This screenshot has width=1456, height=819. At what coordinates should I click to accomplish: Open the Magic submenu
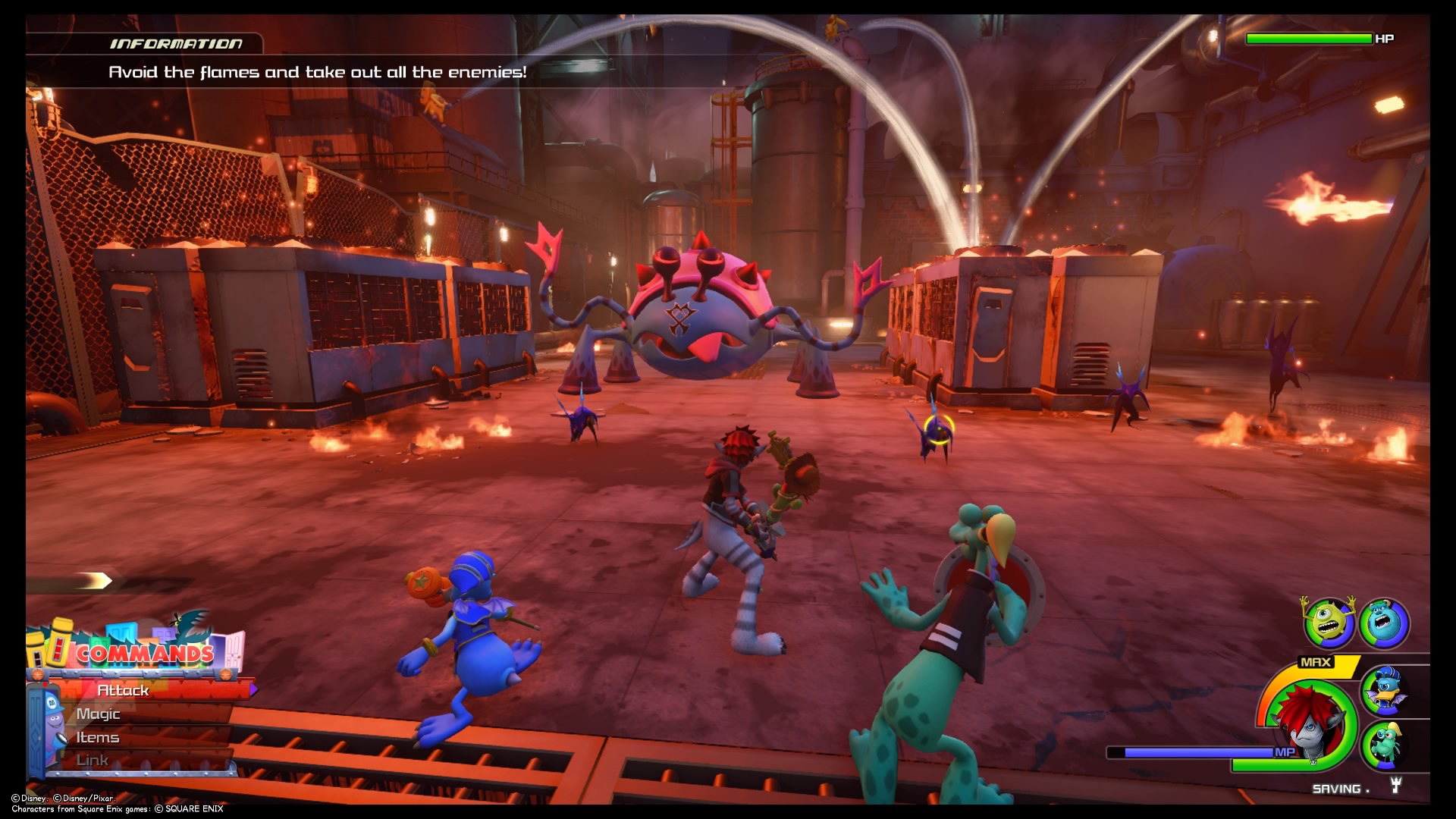coord(99,714)
